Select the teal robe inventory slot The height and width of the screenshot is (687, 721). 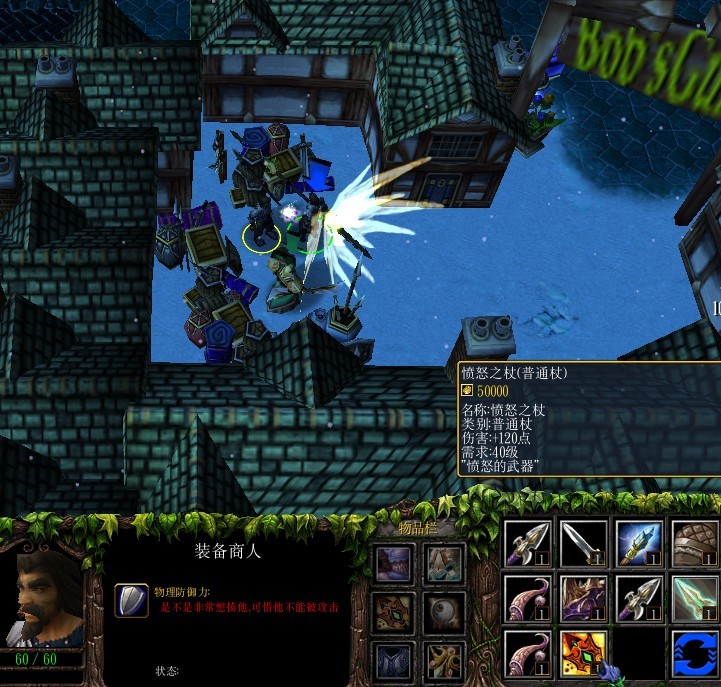pyautogui.click(x=444, y=563)
